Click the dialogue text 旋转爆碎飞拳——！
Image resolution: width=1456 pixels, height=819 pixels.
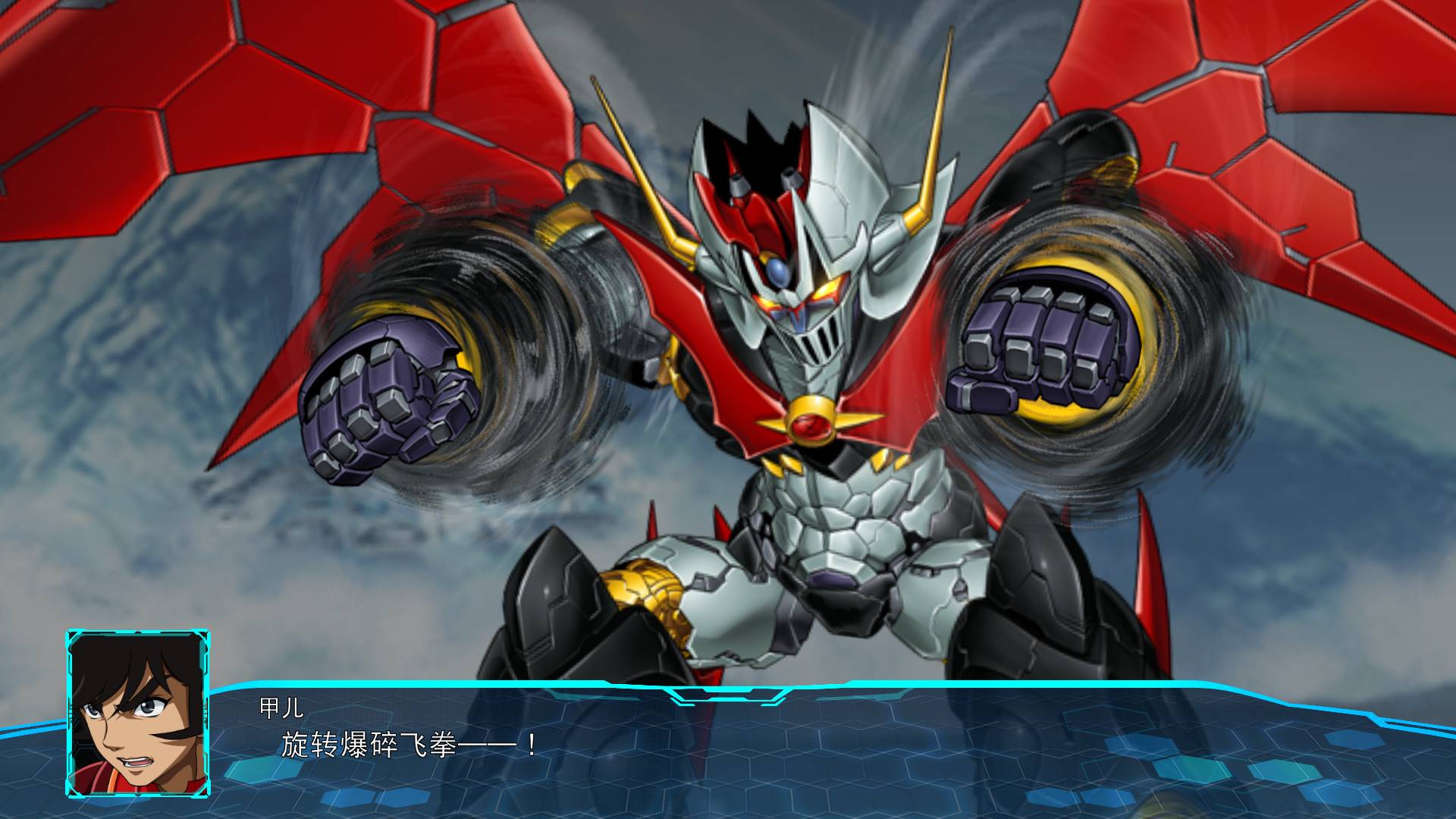tap(409, 743)
